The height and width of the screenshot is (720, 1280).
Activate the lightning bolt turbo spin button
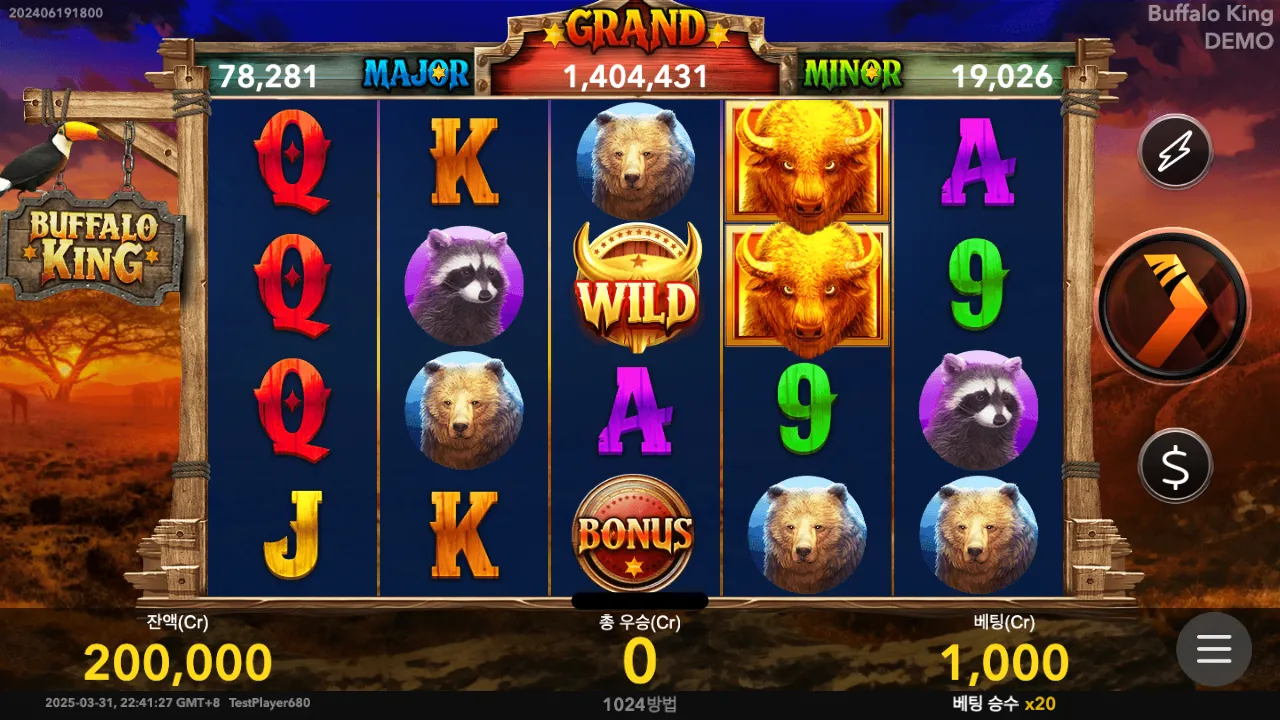pyautogui.click(x=1175, y=152)
